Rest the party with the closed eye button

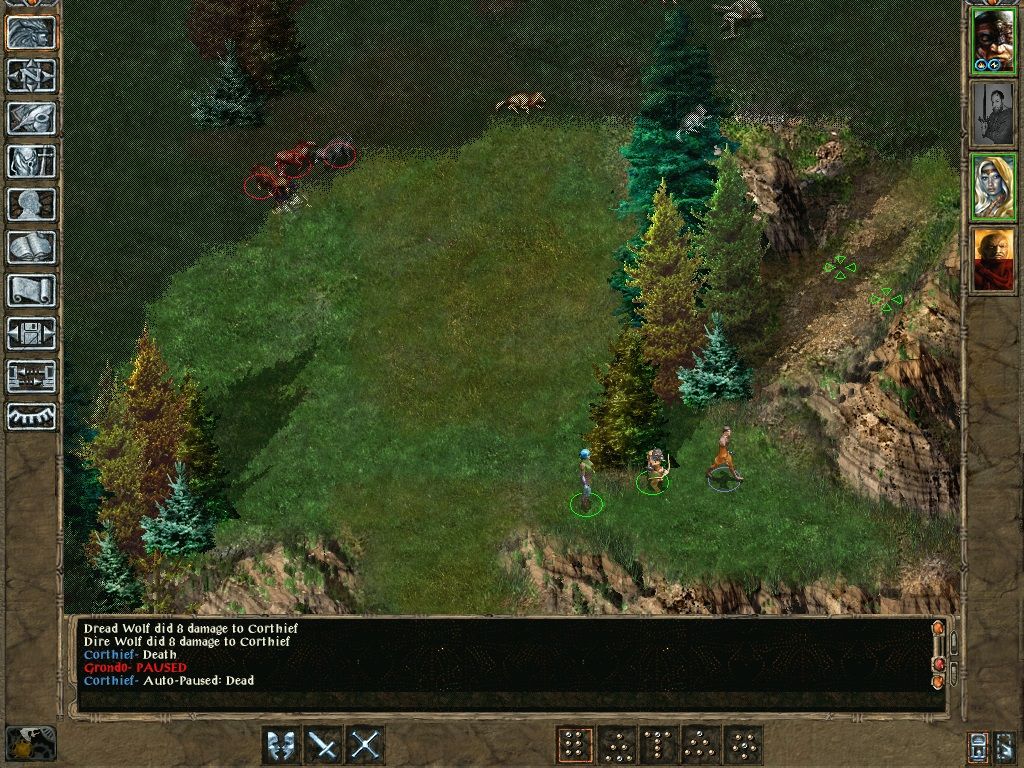pos(31,416)
